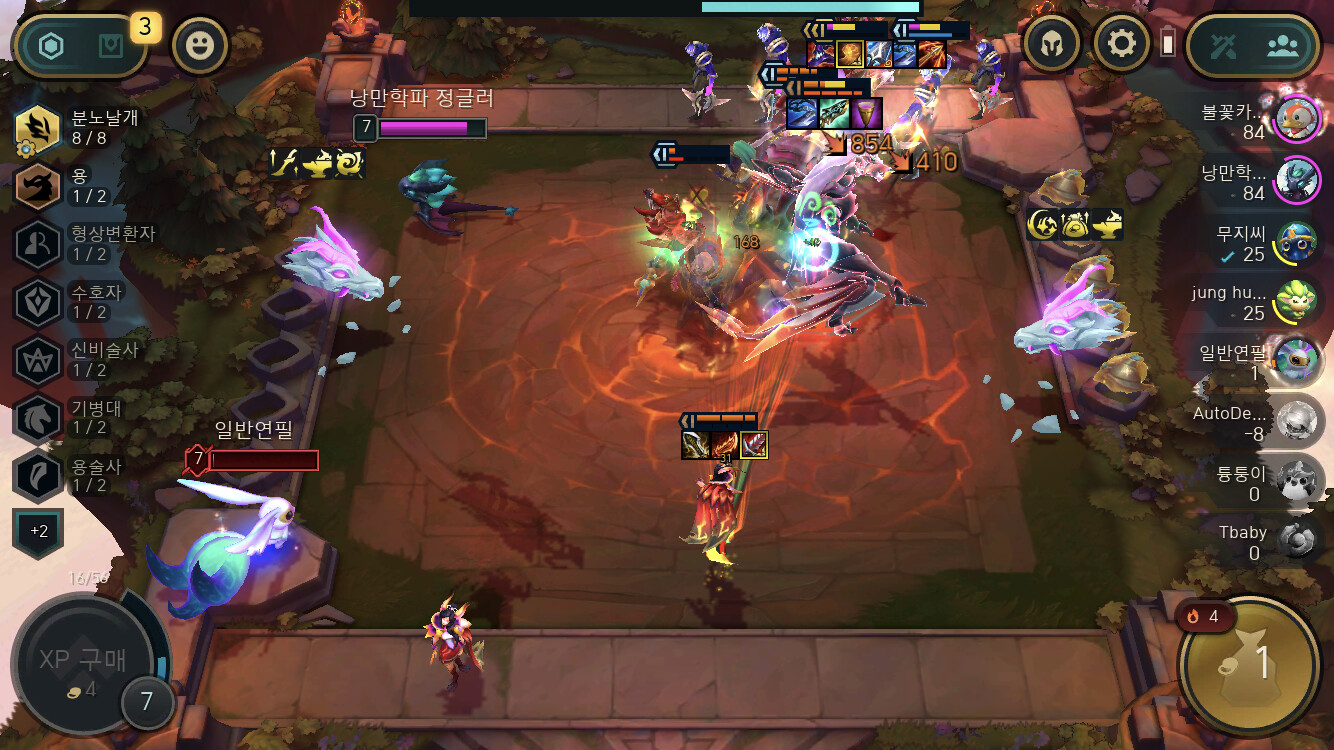The width and height of the screenshot is (1334, 750).
Task: Toggle the 용술사 trait display
Action: pyautogui.click(x=37, y=471)
